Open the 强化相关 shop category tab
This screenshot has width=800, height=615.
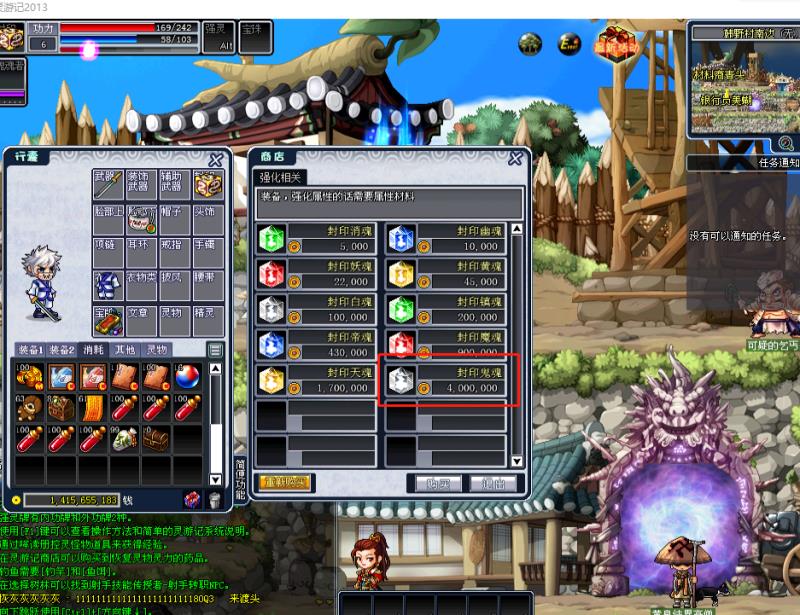(x=283, y=176)
